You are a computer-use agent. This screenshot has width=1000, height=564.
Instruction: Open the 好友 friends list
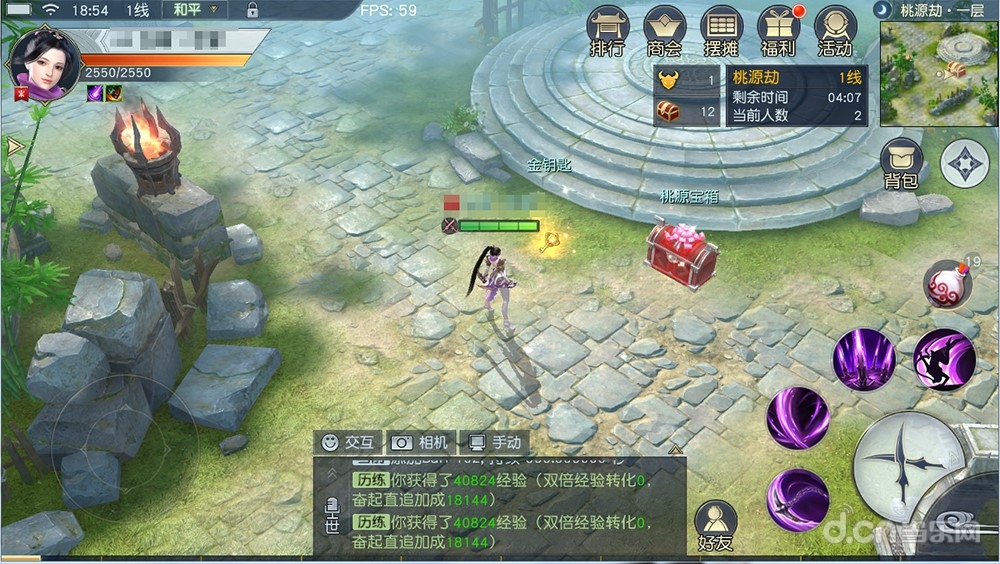(x=715, y=526)
